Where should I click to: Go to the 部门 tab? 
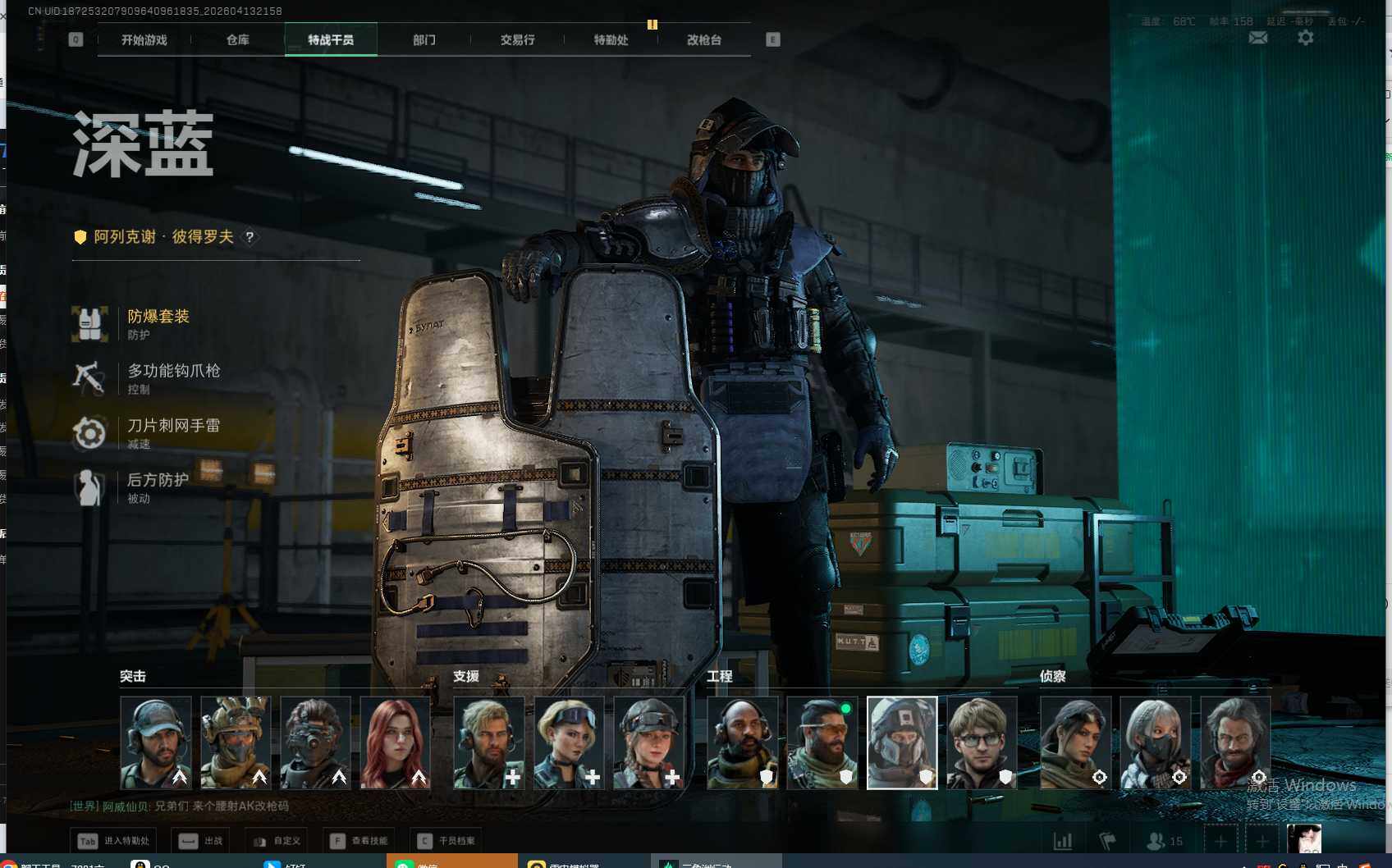pos(424,40)
